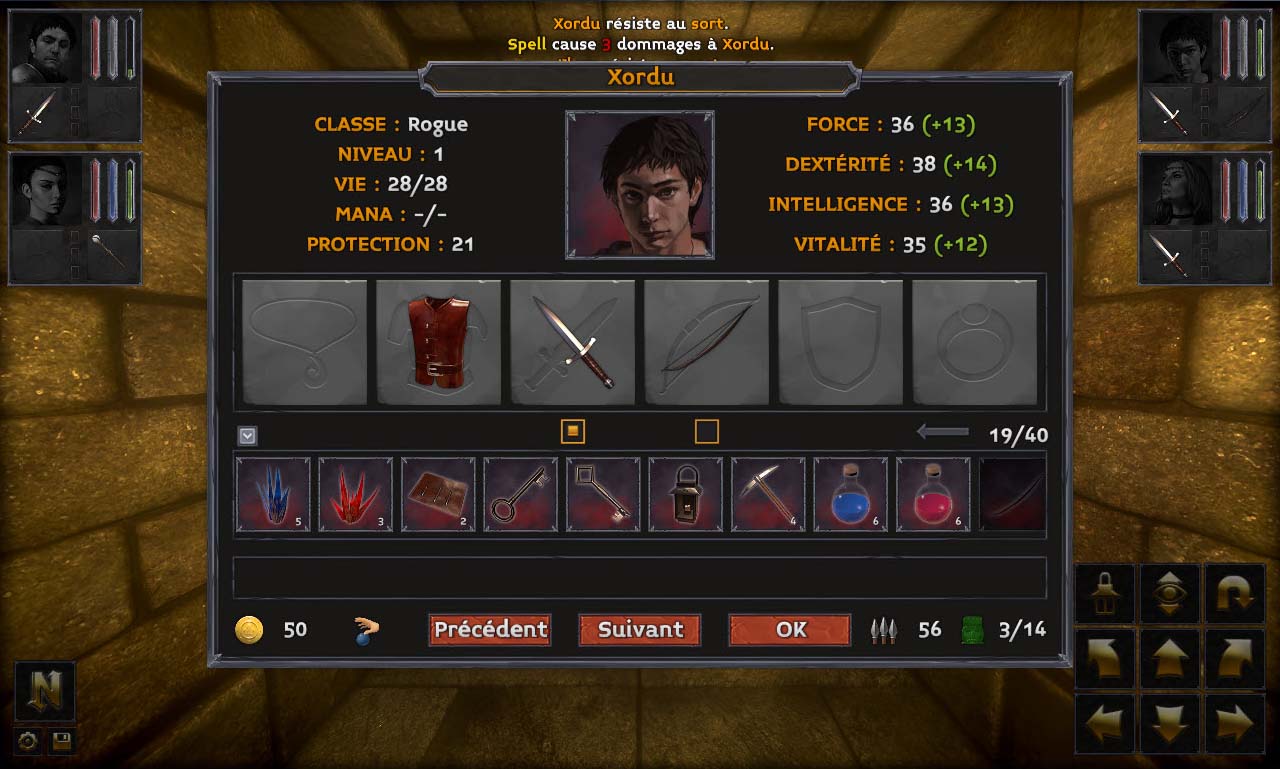The width and height of the screenshot is (1280, 769).
Task: Open the compass N button
Action: point(45,691)
